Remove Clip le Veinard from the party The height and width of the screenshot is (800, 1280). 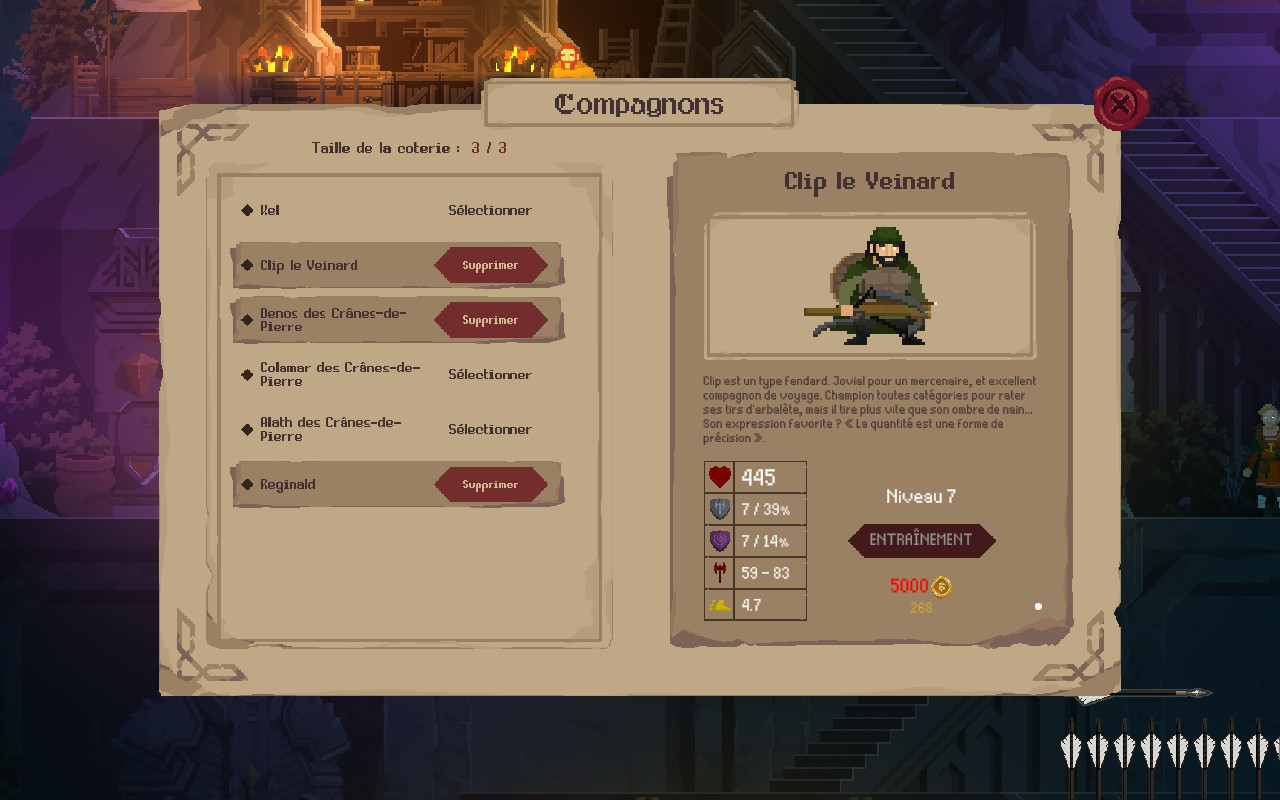pos(490,266)
